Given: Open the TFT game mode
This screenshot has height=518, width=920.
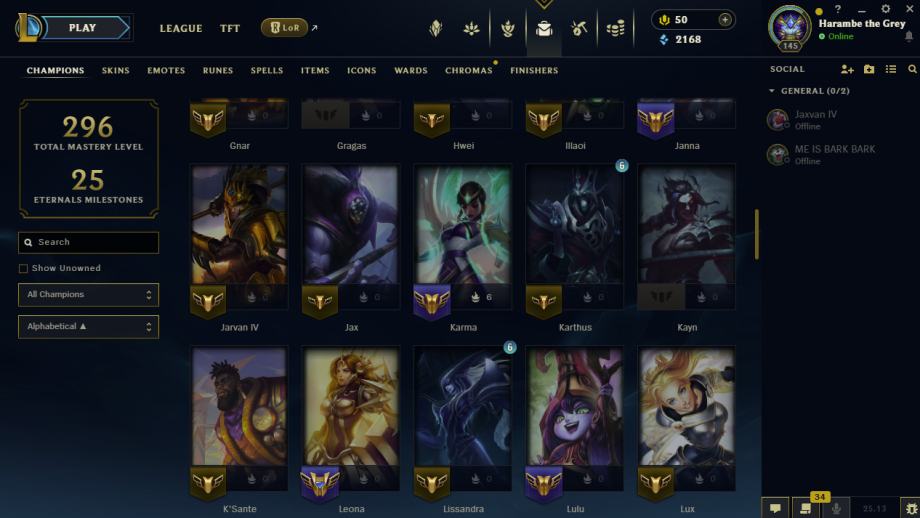Looking at the screenshot, I should click(x=230, y=29).
